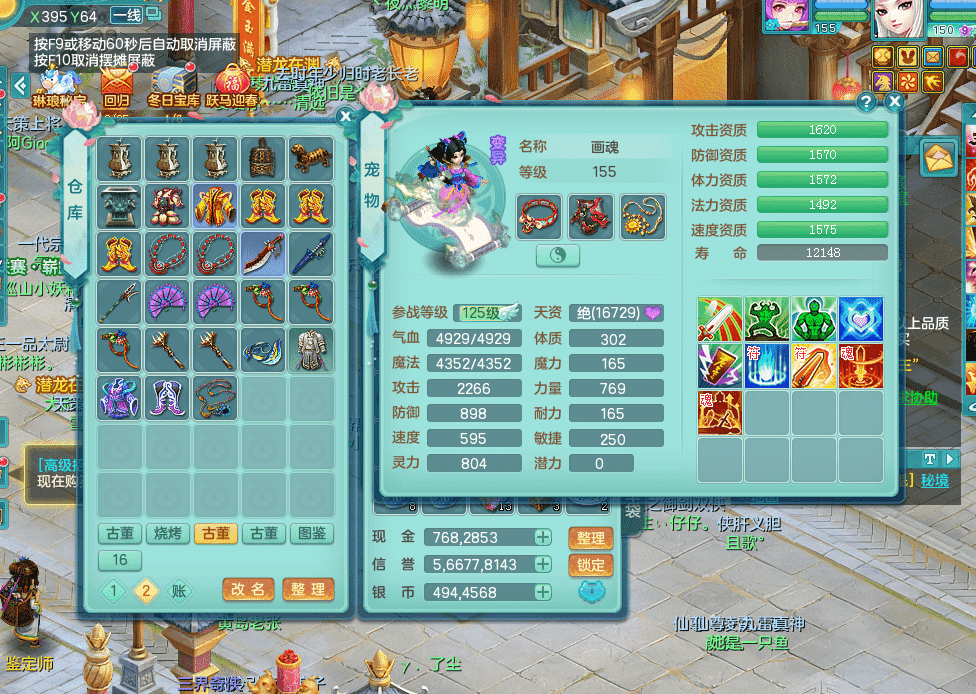Viewport: 976px width, 694px height.
Task: Sort the warehouse with its 整理 button
Action: tap(308, 590)
